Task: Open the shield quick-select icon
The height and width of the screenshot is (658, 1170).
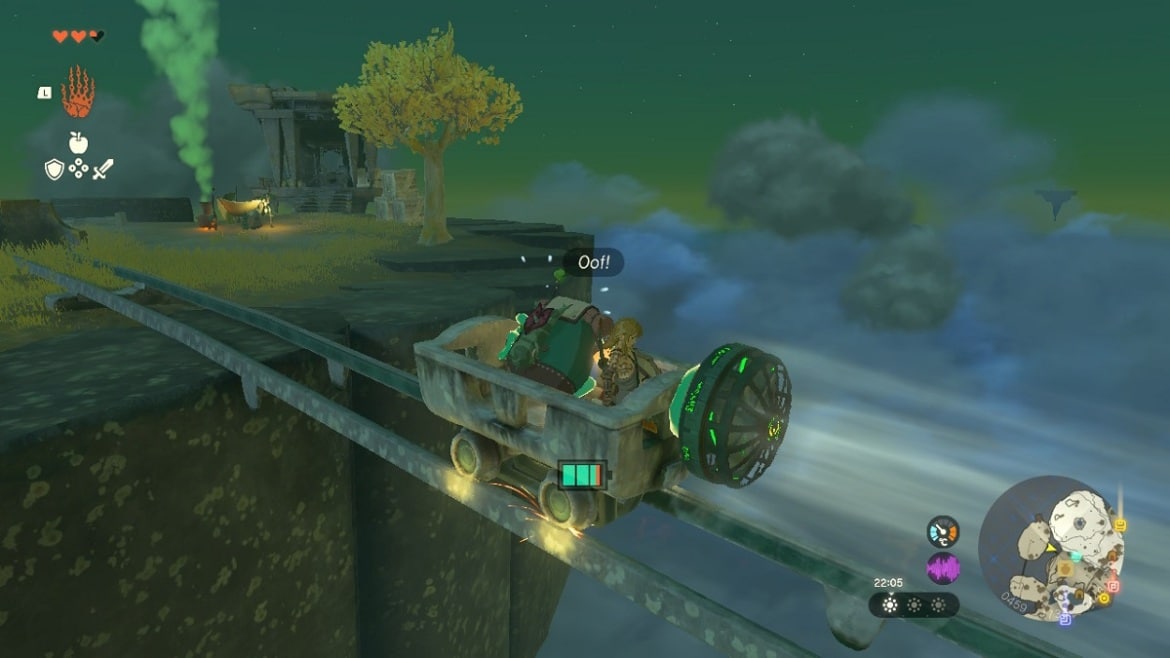Action: [54, 169]
